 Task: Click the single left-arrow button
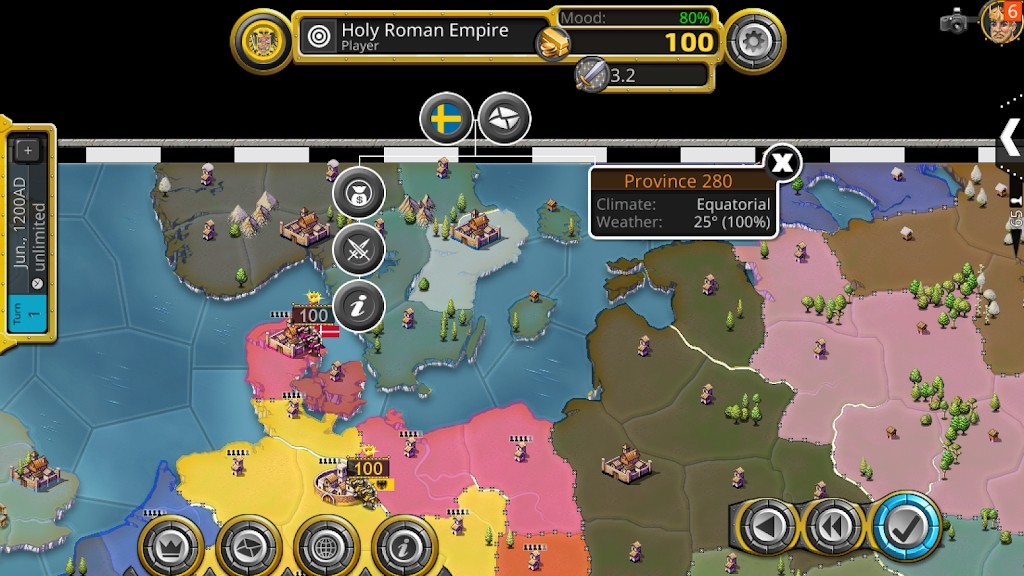pyautogui.click(x=768, y=526)
